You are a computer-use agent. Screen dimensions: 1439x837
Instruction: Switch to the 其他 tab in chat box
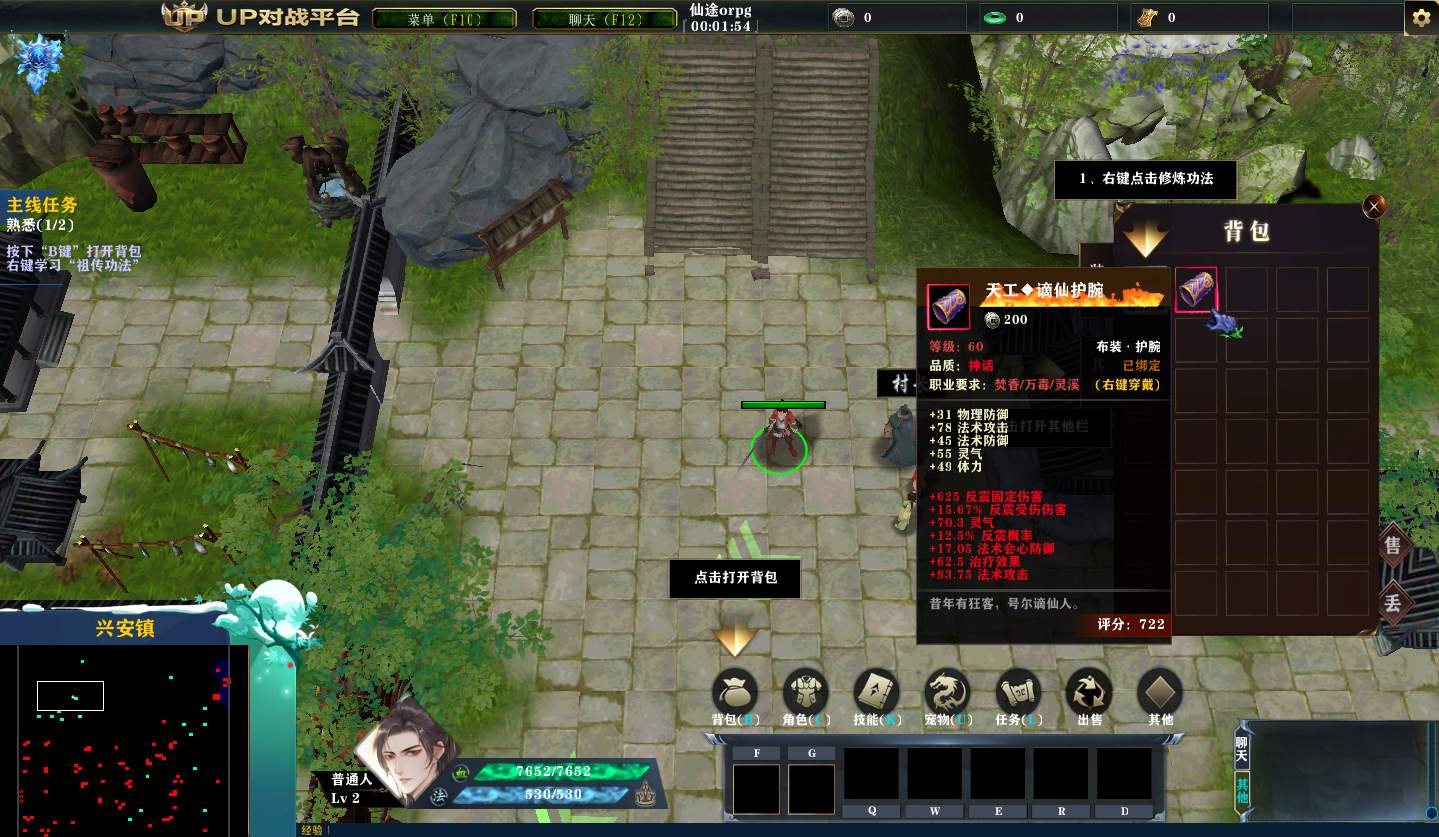pos(1242,790)
